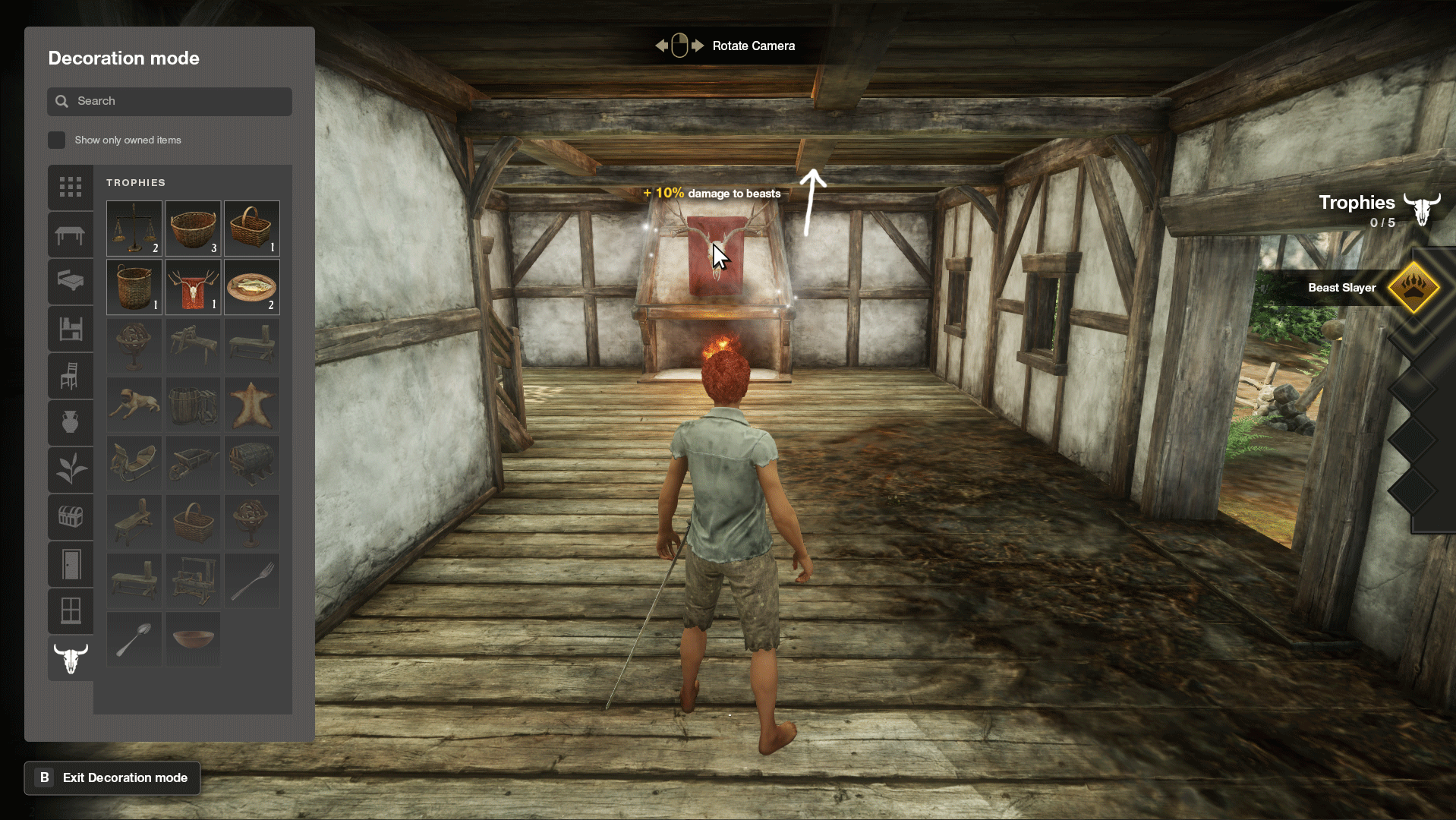This screenshot has width=1456, height=820.
Task: Select the Beast Slayer trophy slot
Action: click(x=1413, y=288)
